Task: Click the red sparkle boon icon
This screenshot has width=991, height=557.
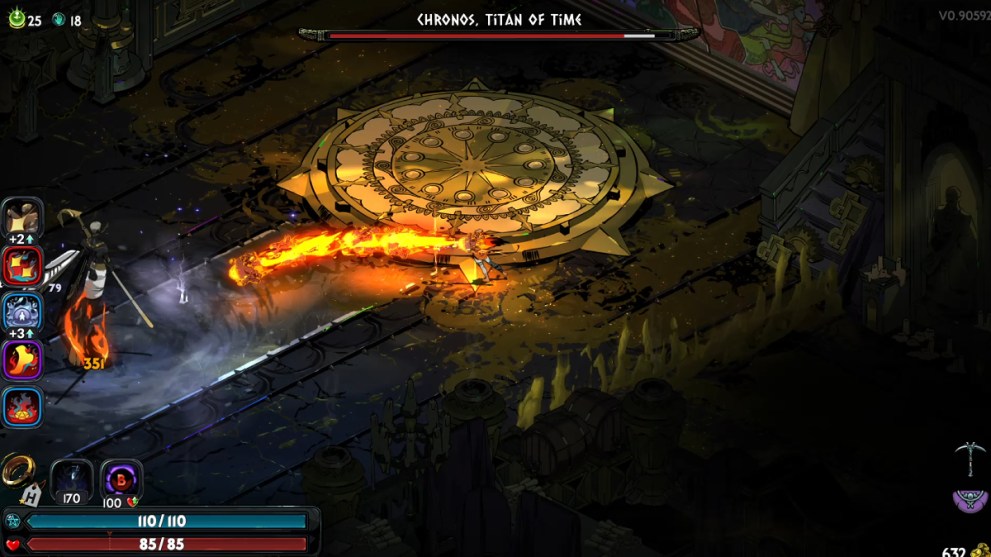Action: pos(22,265)
